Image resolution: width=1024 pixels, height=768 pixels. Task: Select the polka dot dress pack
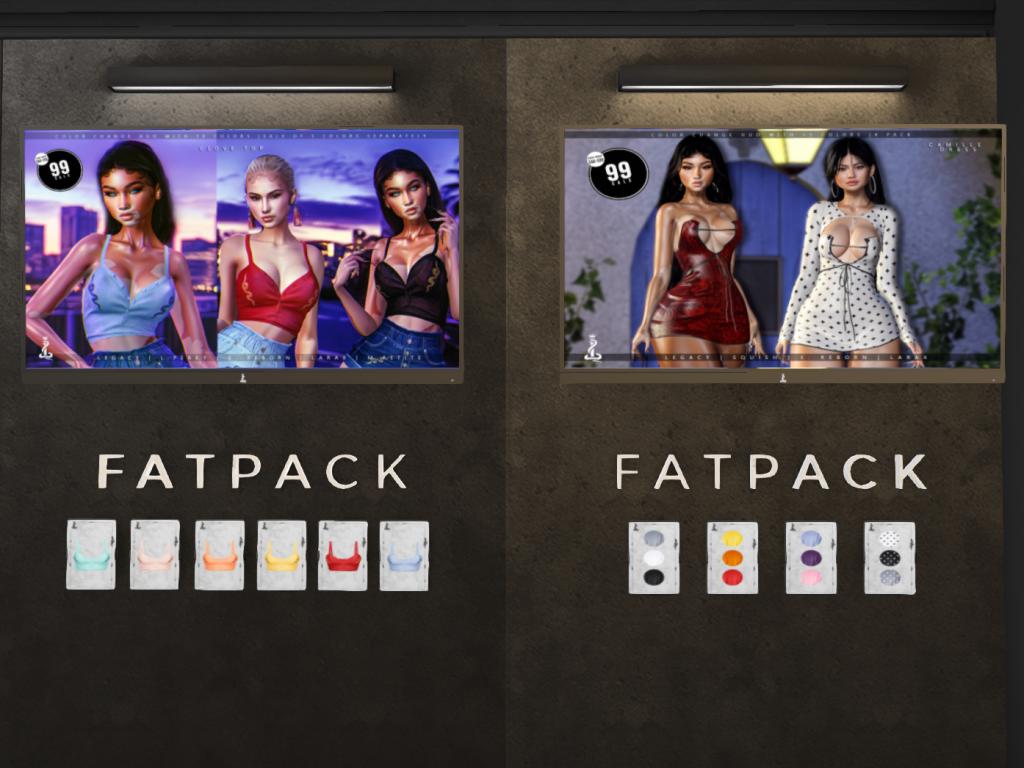(x=889, y=558)
